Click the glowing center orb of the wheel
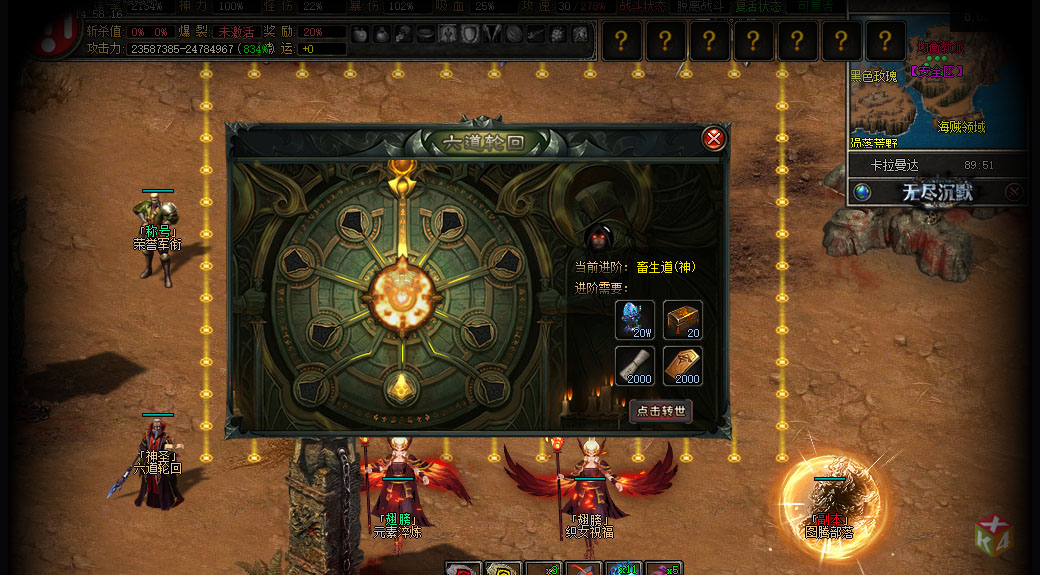The image size is (1040, 575). (400, 294)
